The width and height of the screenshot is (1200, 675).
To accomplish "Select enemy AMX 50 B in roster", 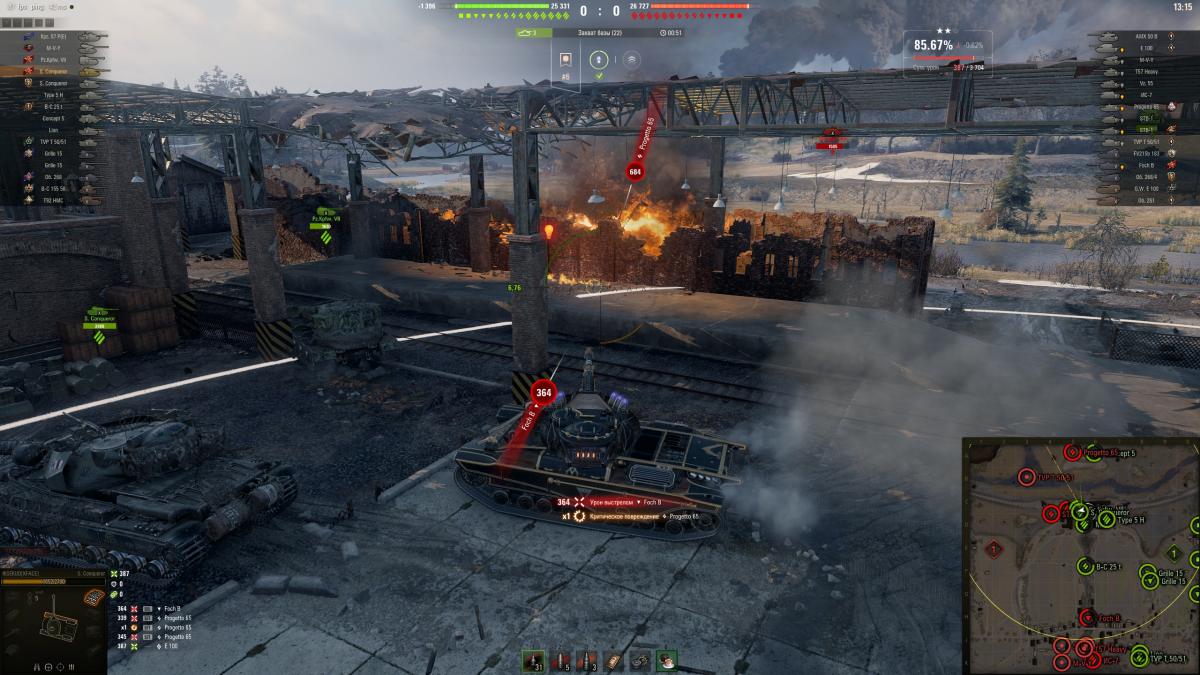I will (1145, 36).
